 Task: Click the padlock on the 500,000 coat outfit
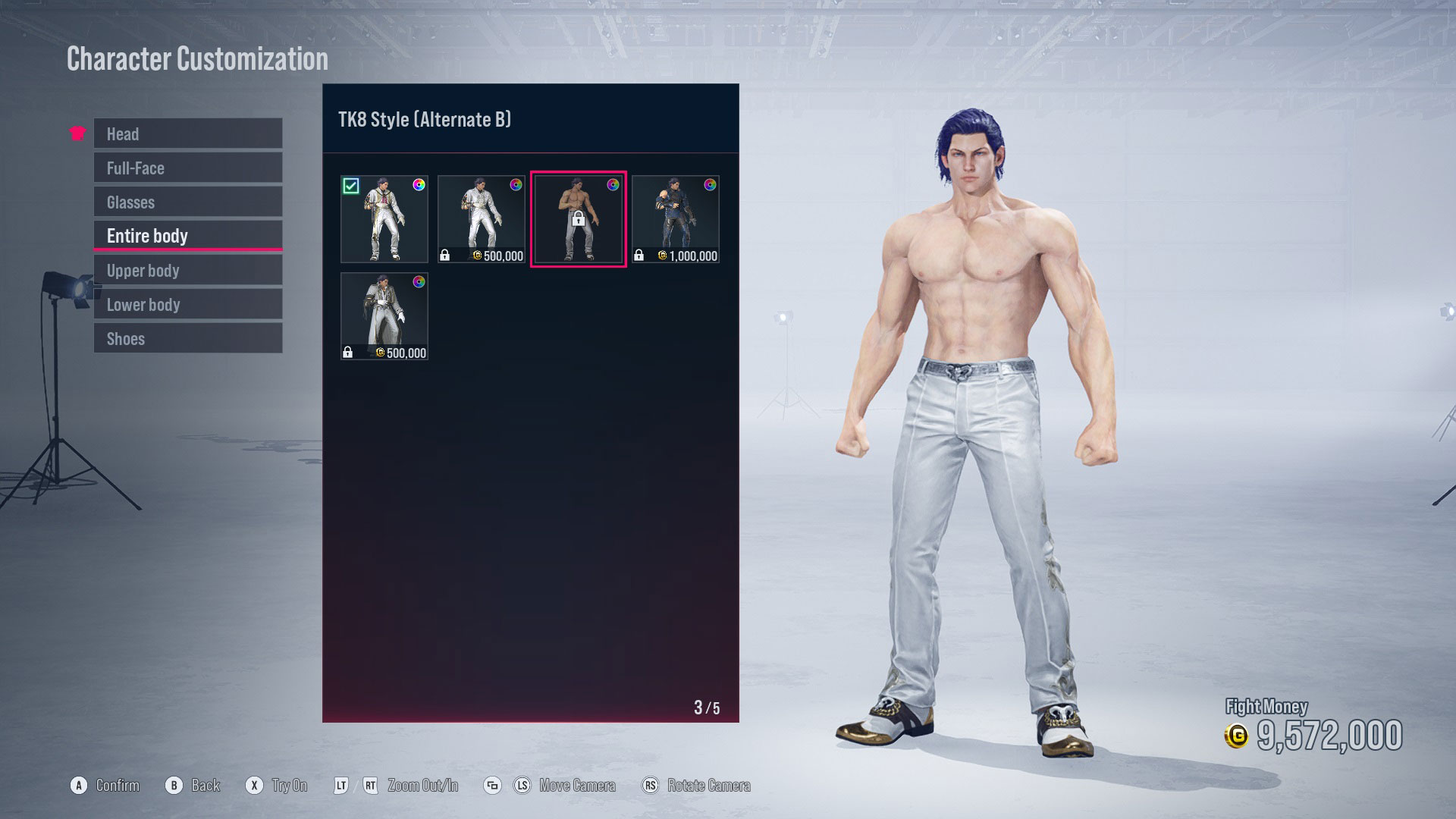point(349,352)
